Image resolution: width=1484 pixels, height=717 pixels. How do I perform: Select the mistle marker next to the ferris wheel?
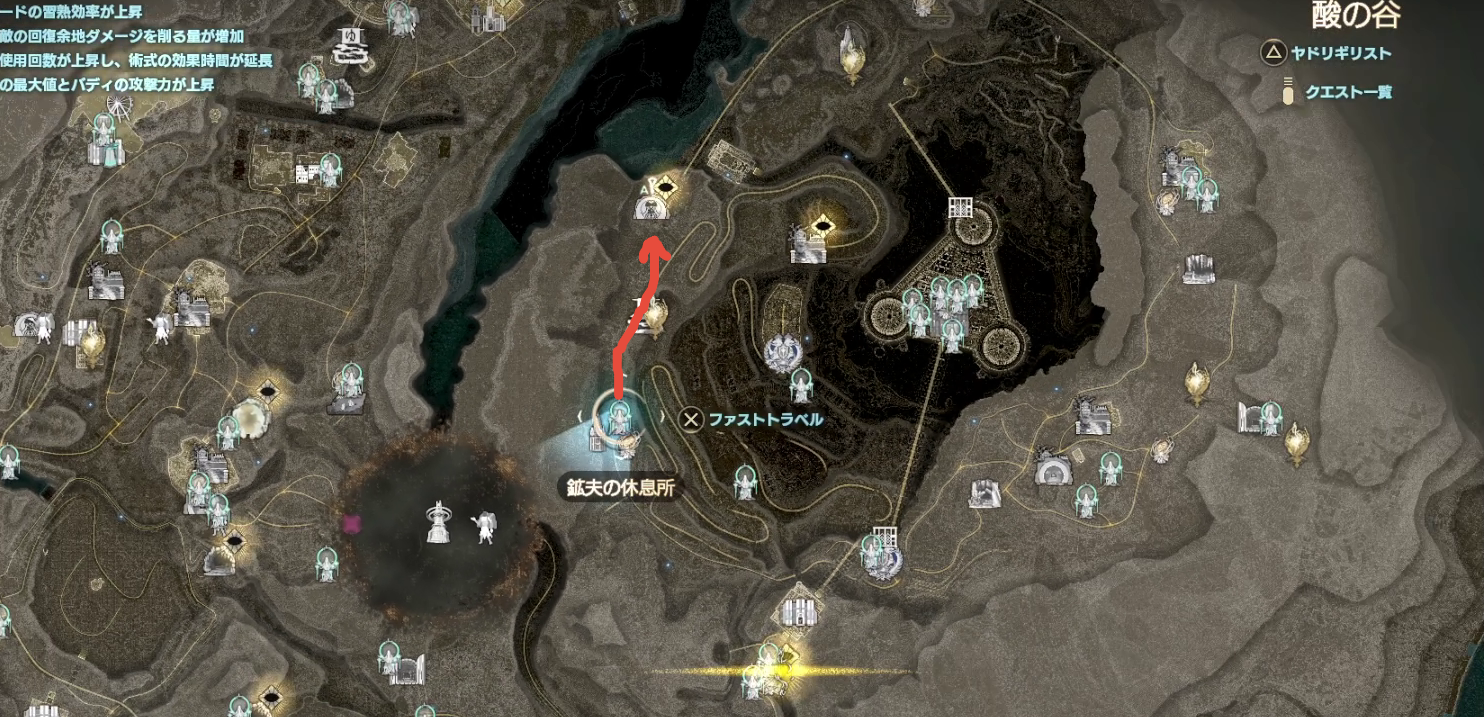pyautogui.click(x=104, y=129)
